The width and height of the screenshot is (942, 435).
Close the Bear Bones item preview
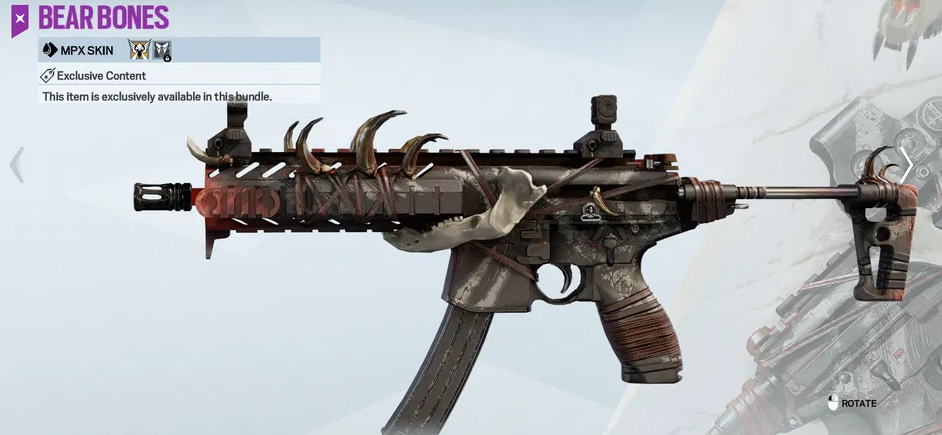point(20,18)
